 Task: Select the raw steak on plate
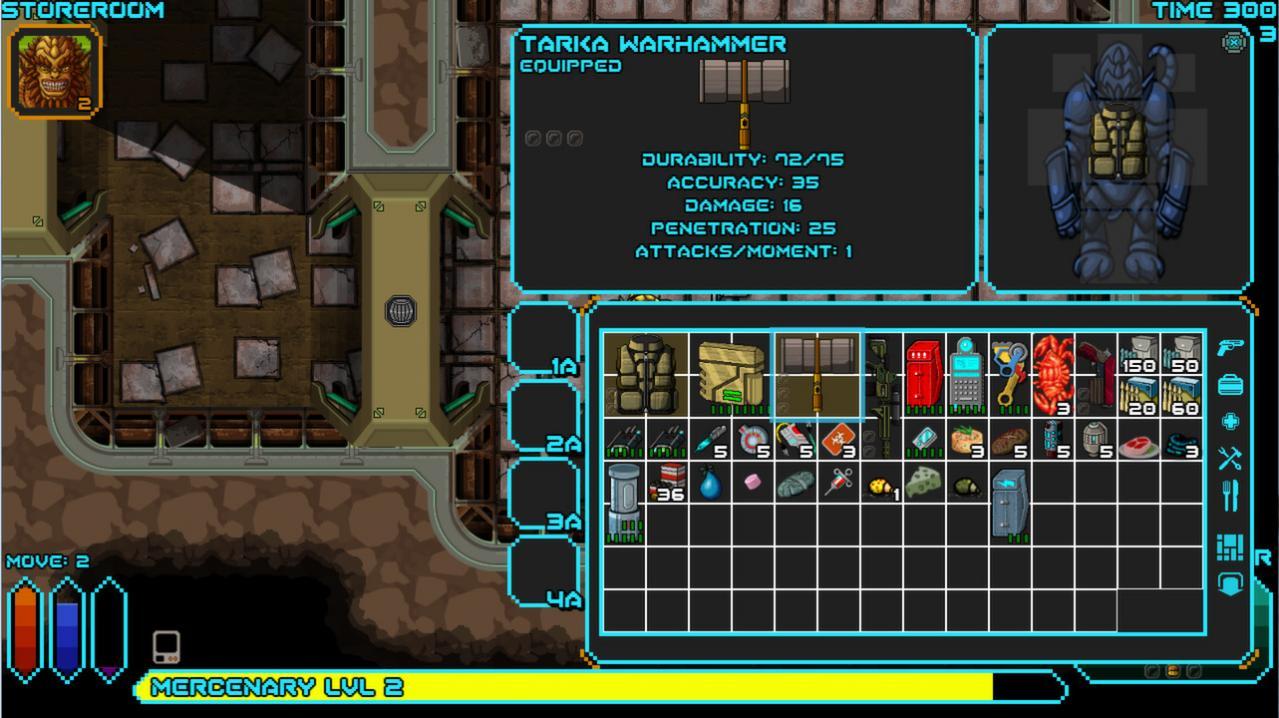click(x=1138, y=441)
